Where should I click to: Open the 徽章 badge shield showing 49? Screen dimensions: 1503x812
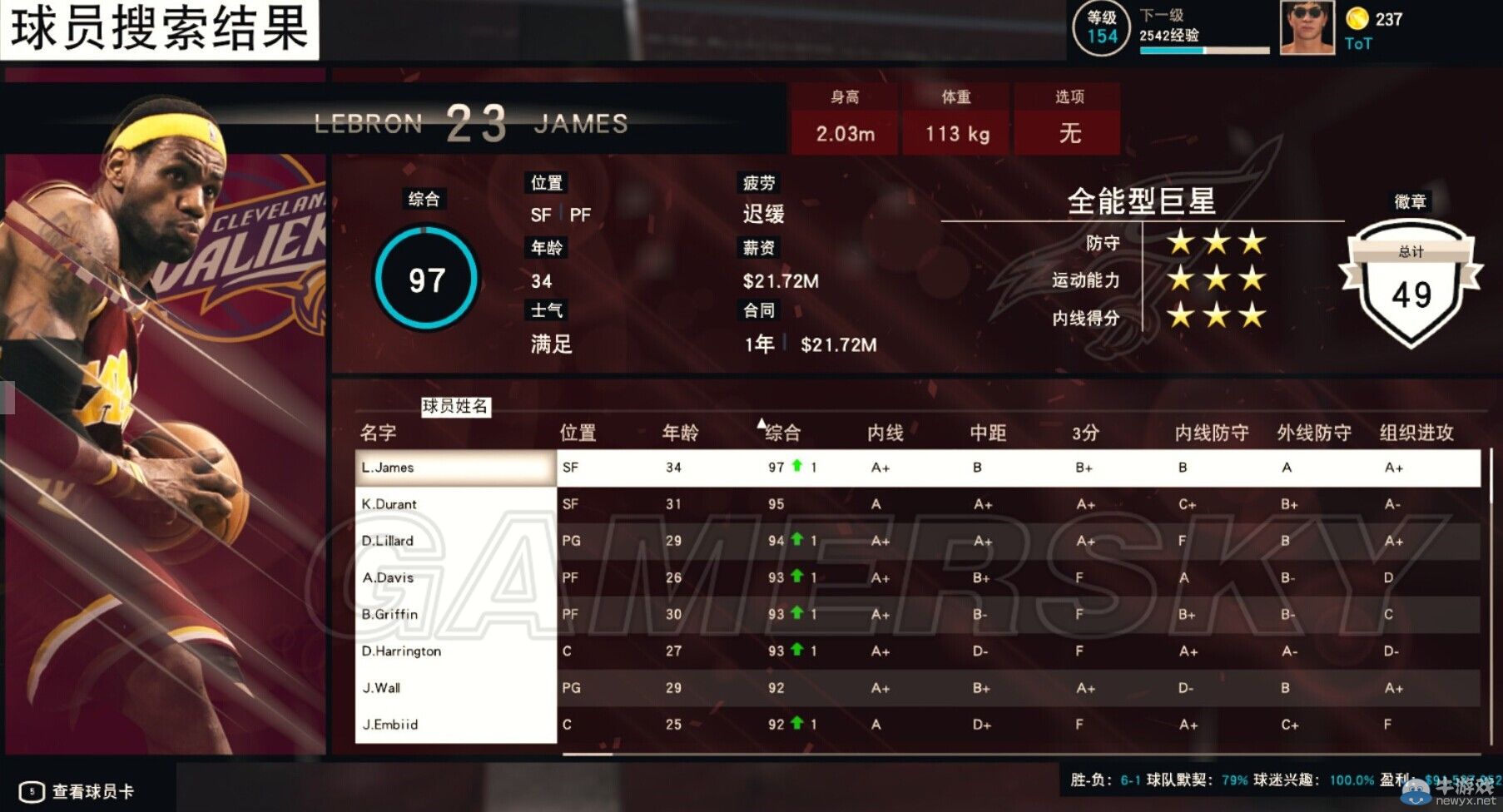point(1412,291)
